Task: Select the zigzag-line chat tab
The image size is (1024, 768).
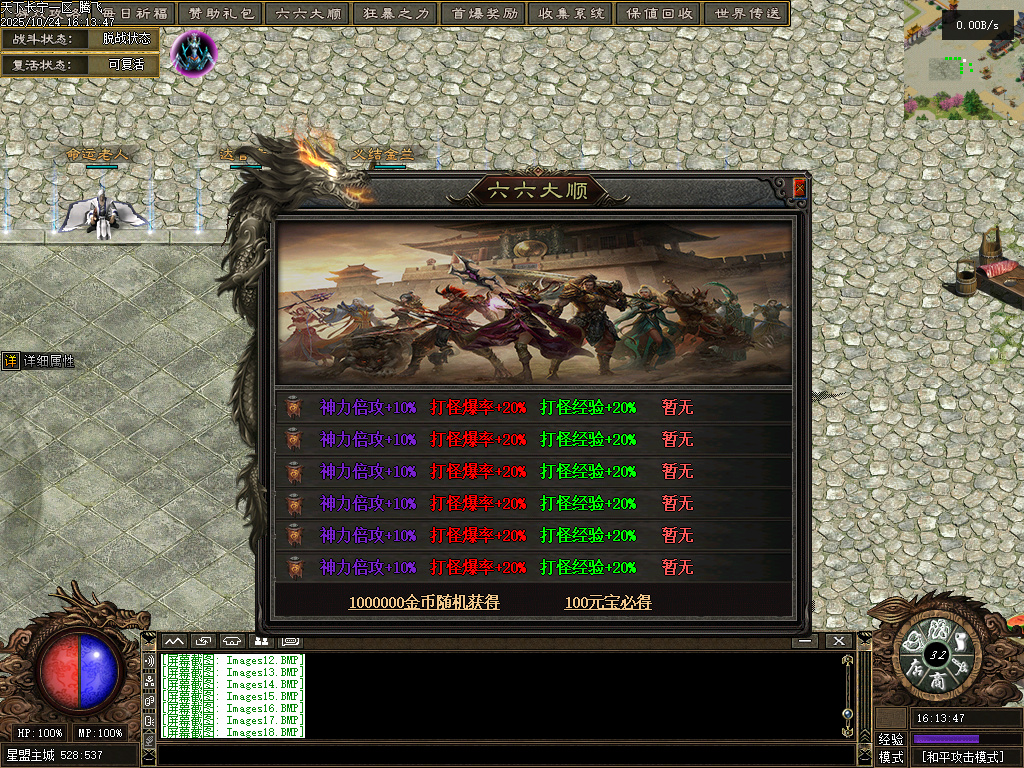Action: [x=174, y=640]
